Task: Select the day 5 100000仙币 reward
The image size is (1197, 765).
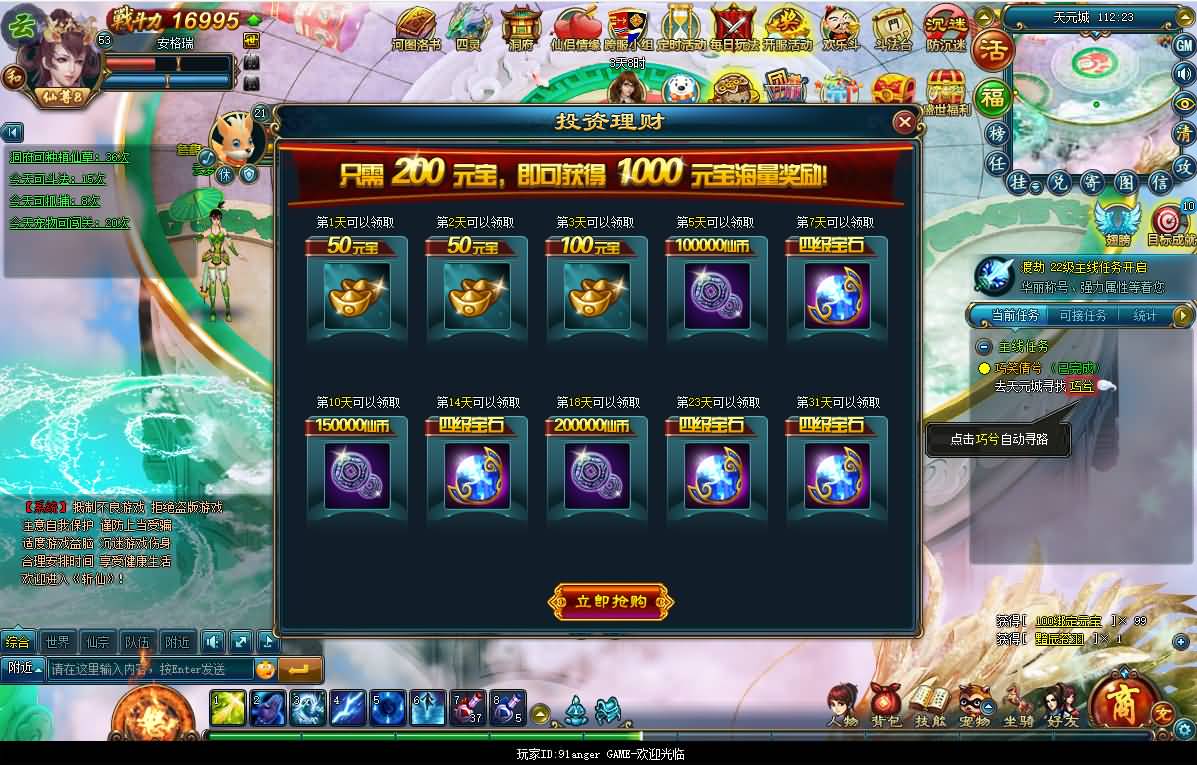Action: 716,295
